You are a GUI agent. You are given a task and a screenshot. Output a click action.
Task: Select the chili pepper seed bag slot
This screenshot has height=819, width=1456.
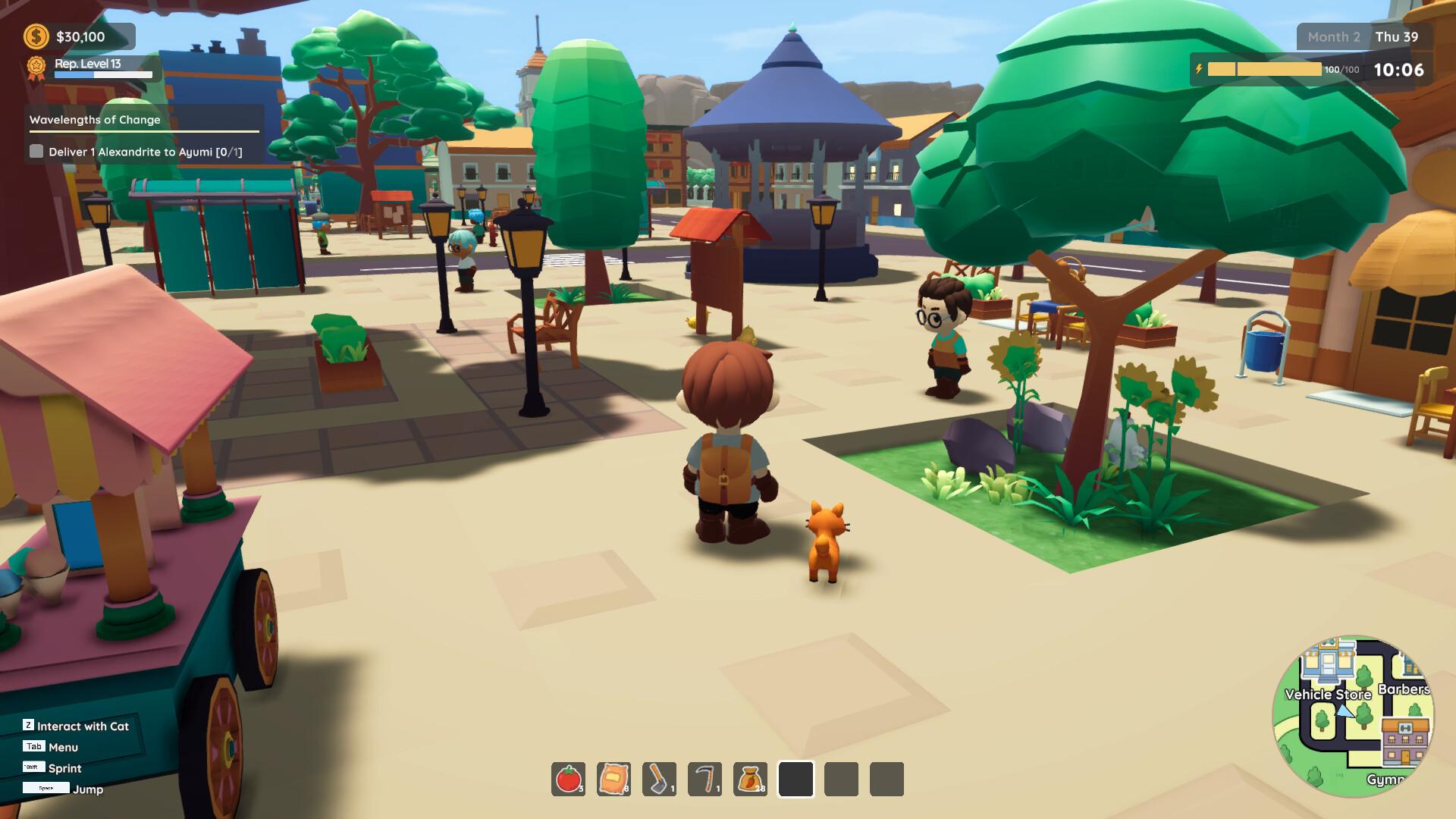(750, 779)
